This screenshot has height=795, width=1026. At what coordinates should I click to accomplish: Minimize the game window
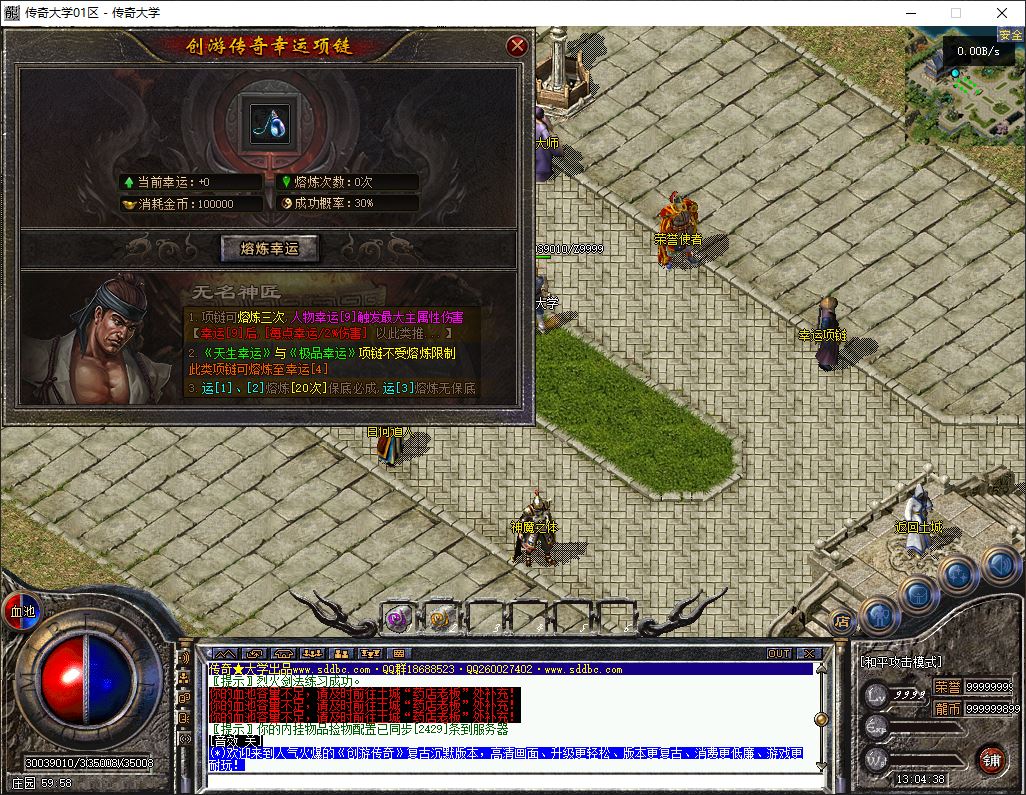tap(910, 13)
